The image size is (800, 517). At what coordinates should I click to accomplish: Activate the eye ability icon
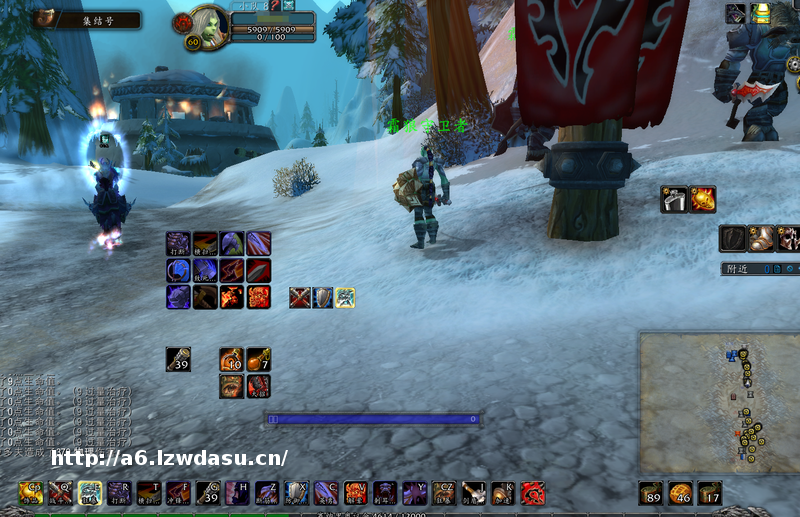pos(231,386)
